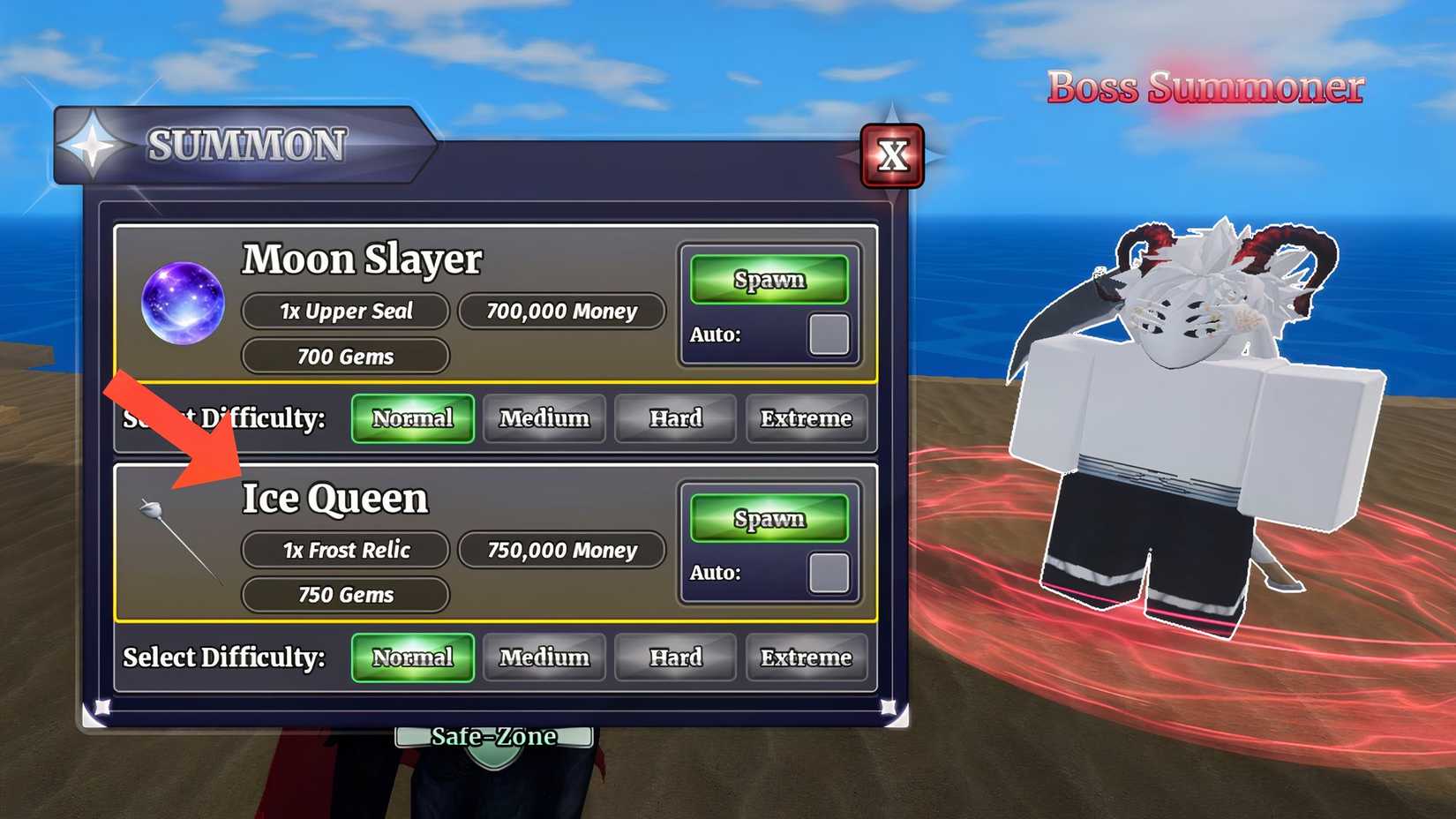Select Hard difficulty under Moon Slayer
Screen dimensions: 1456x819
(x=675, y=418)
